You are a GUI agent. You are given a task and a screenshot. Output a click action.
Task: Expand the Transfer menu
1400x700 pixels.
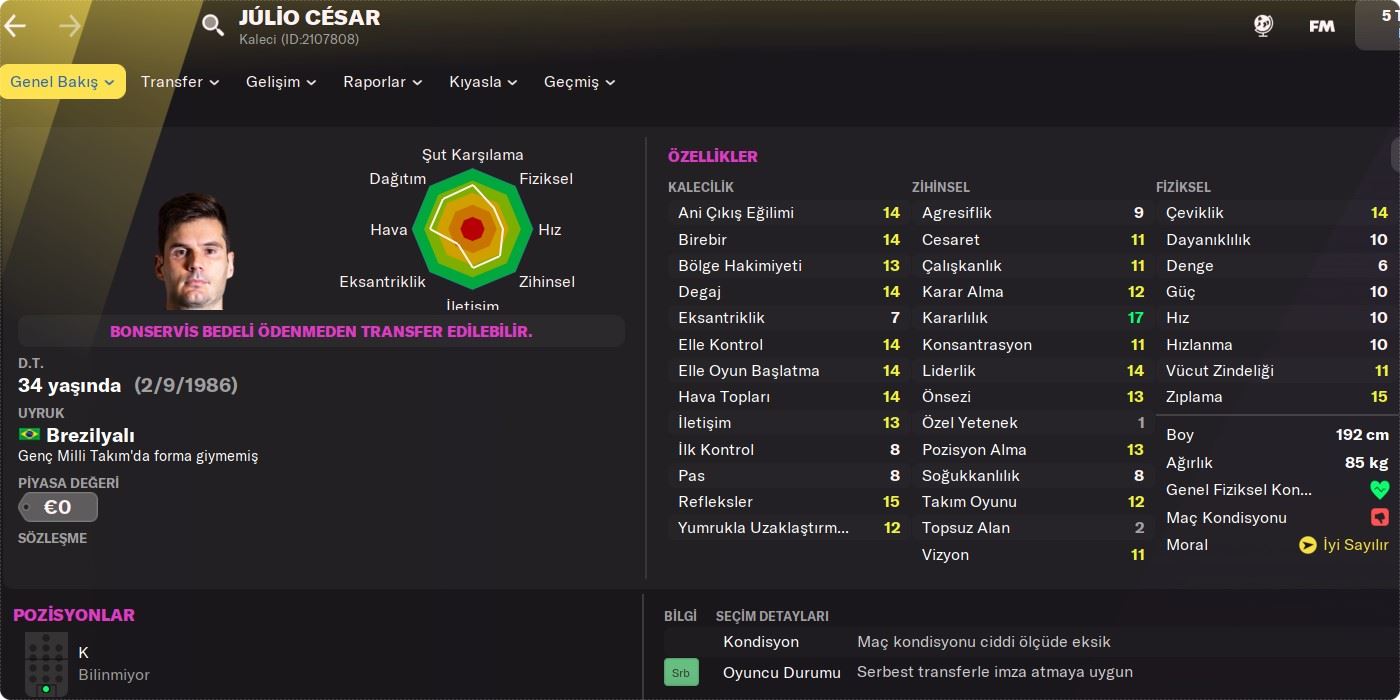(180, 82)
